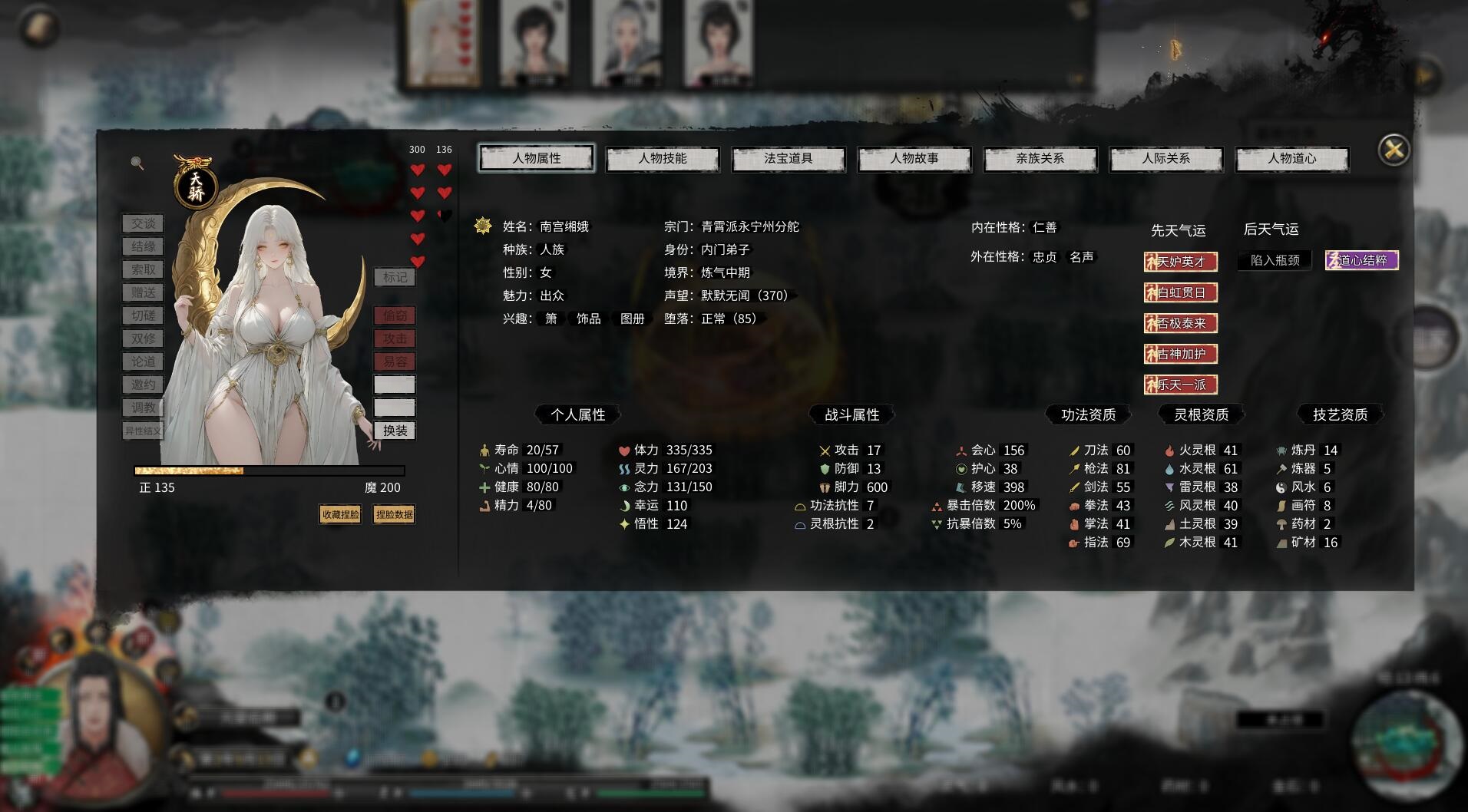Choose the 赠送 gift button
The image size is (1468, 812).
click(144, 292)
